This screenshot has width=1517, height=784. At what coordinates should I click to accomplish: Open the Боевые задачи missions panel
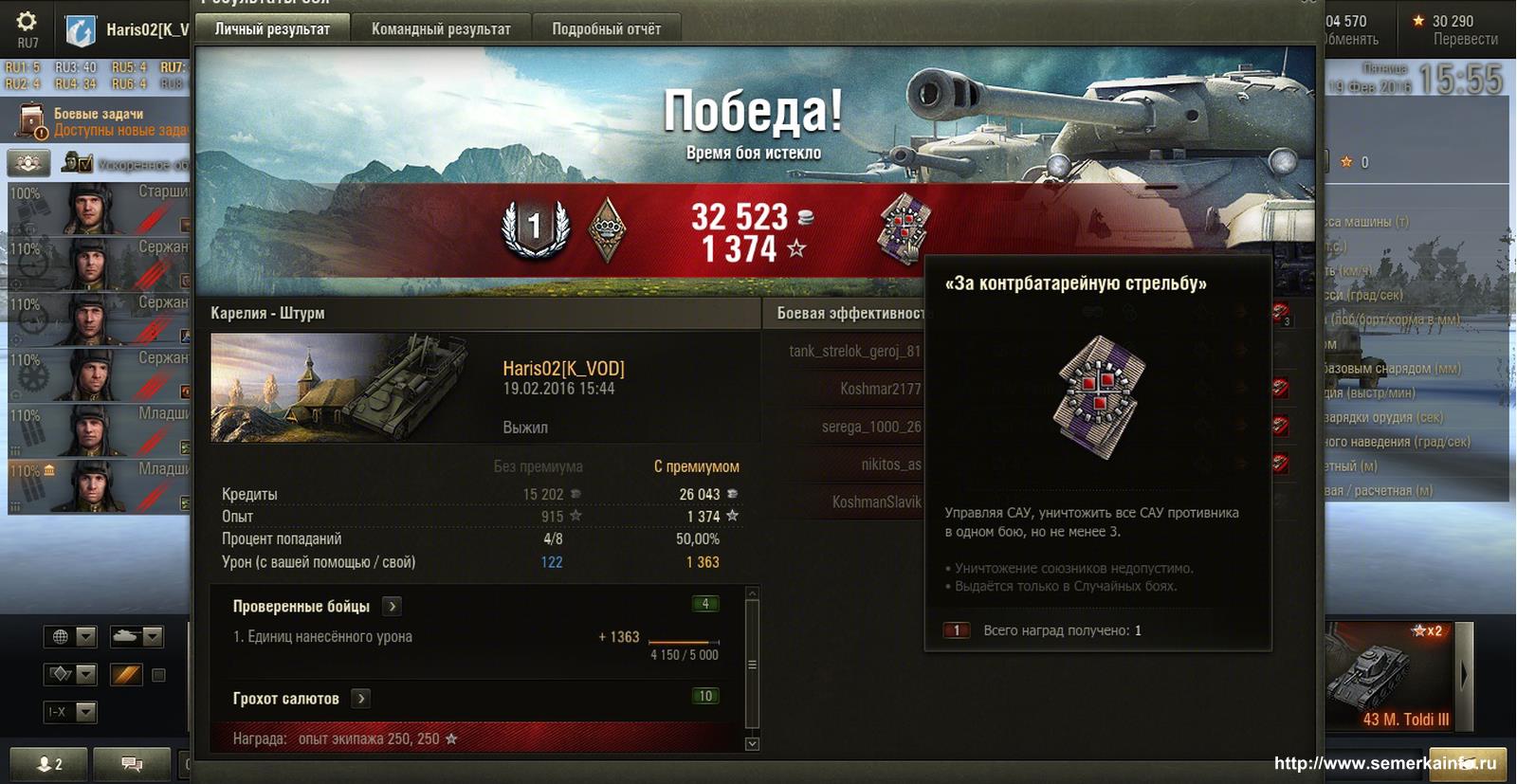tap(99, 121)
